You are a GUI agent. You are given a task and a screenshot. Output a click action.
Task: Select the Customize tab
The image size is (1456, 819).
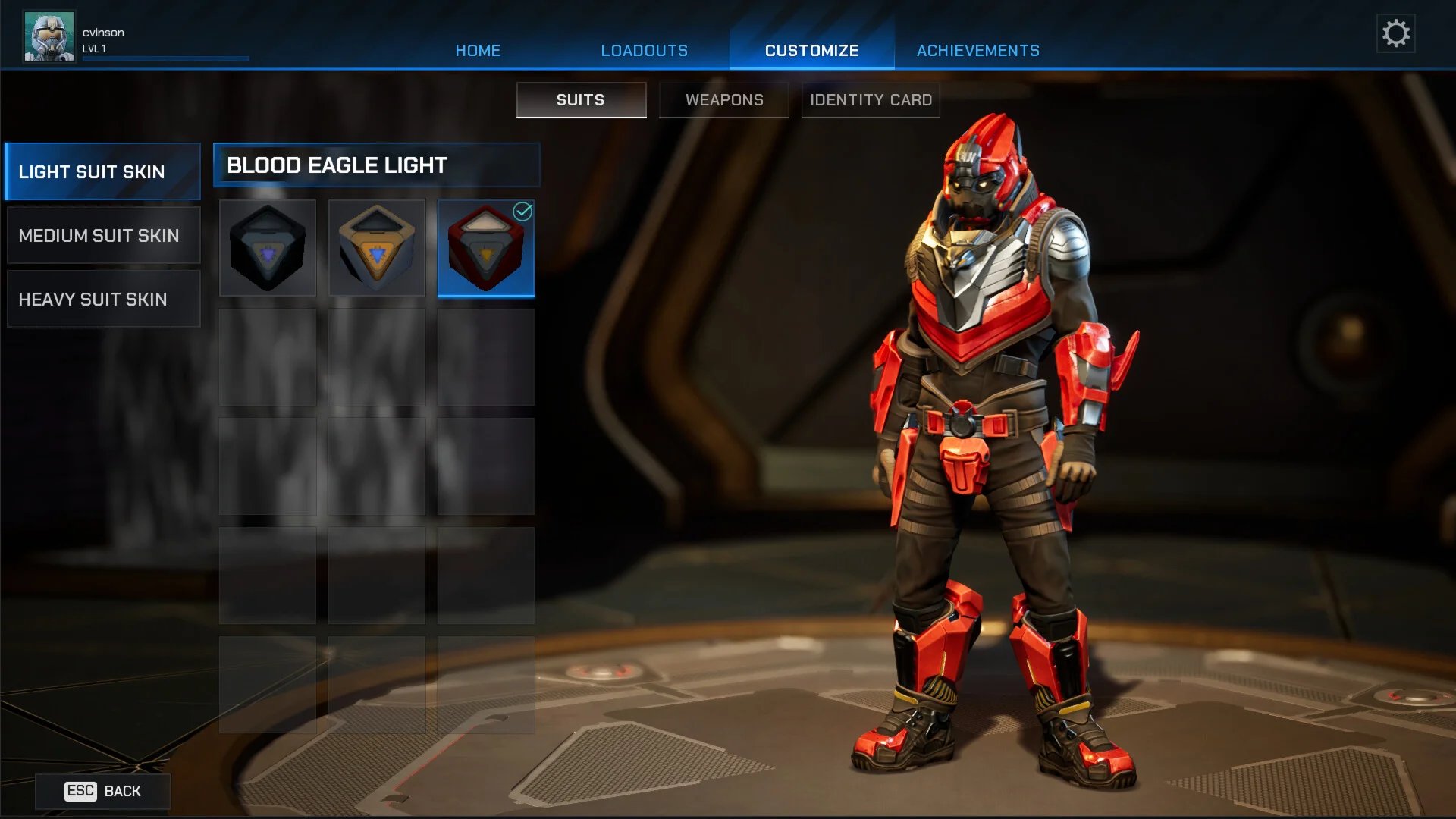tap(811, 51)
